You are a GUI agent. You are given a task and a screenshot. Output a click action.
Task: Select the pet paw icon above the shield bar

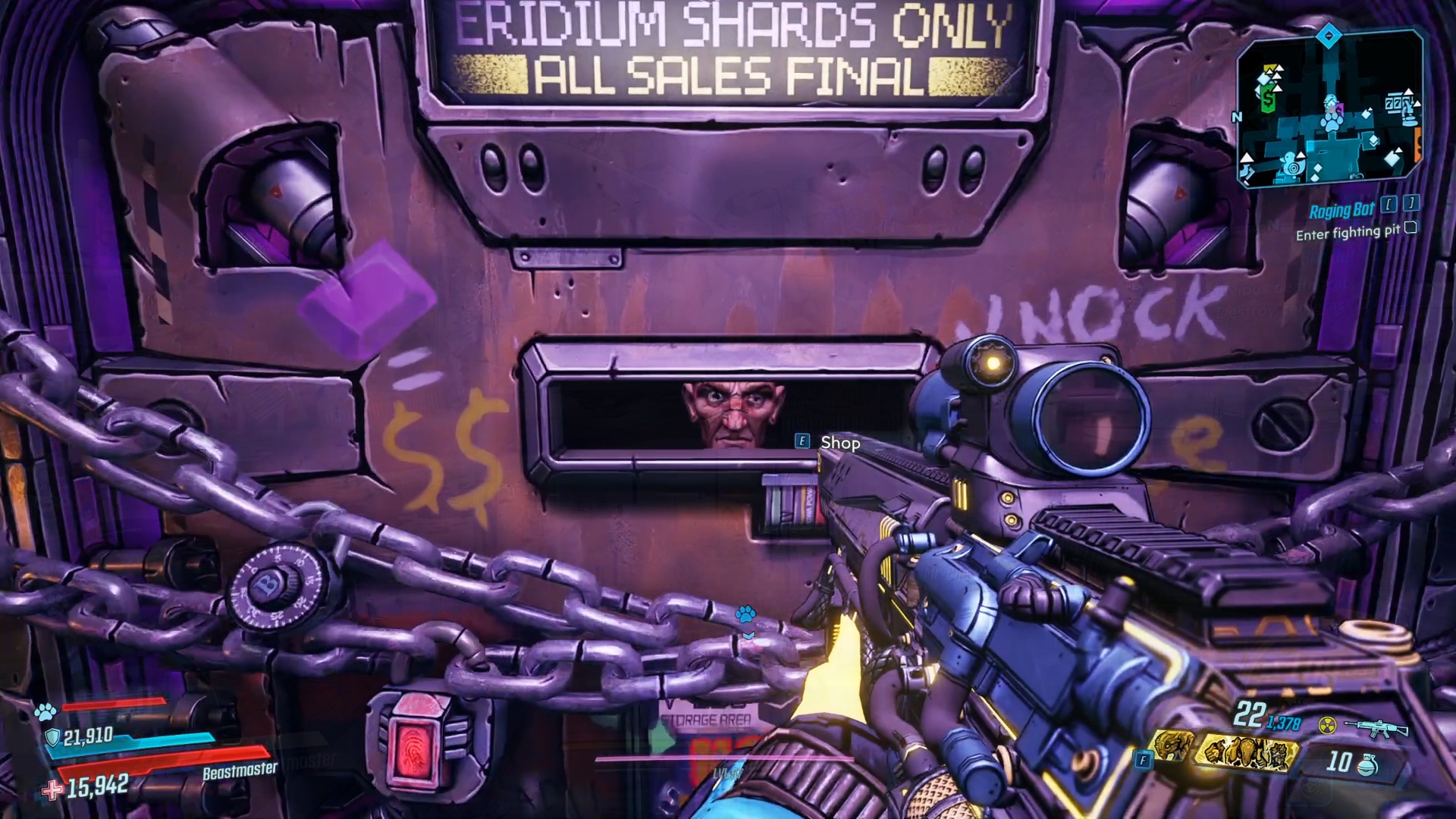tap(45, 711)
